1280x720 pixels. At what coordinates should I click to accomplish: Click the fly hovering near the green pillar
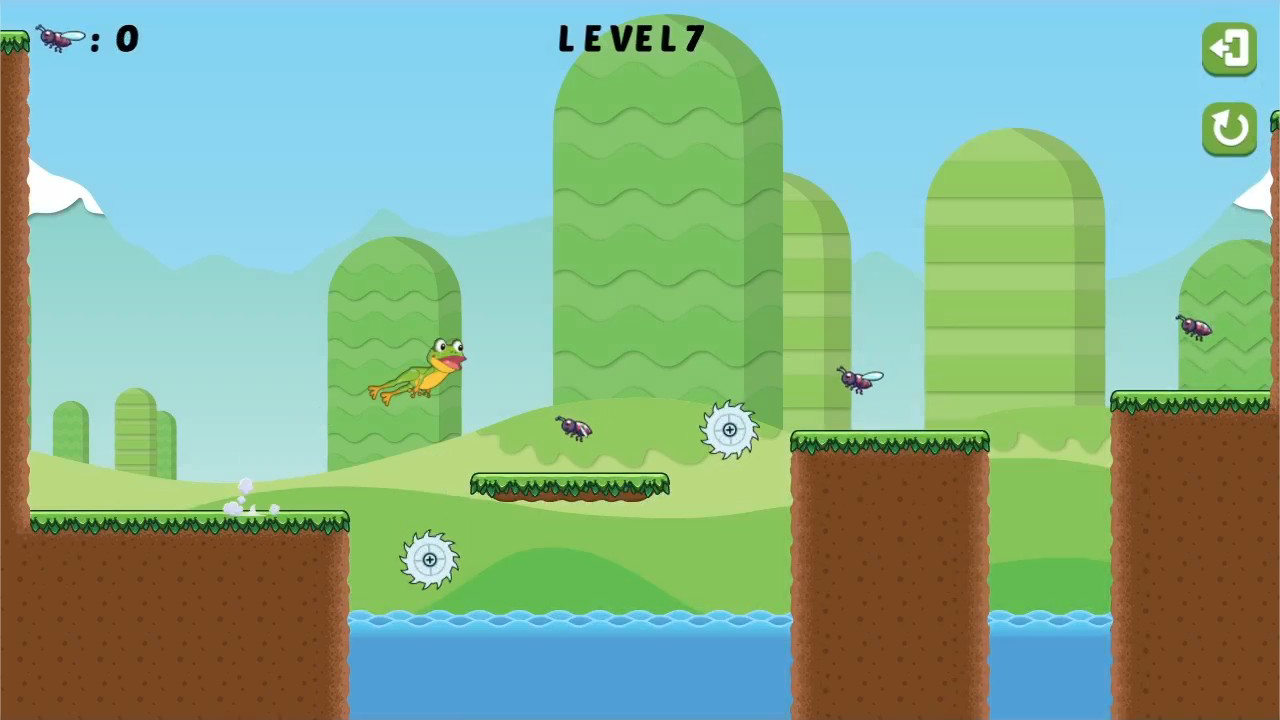[x=857, y=380]
